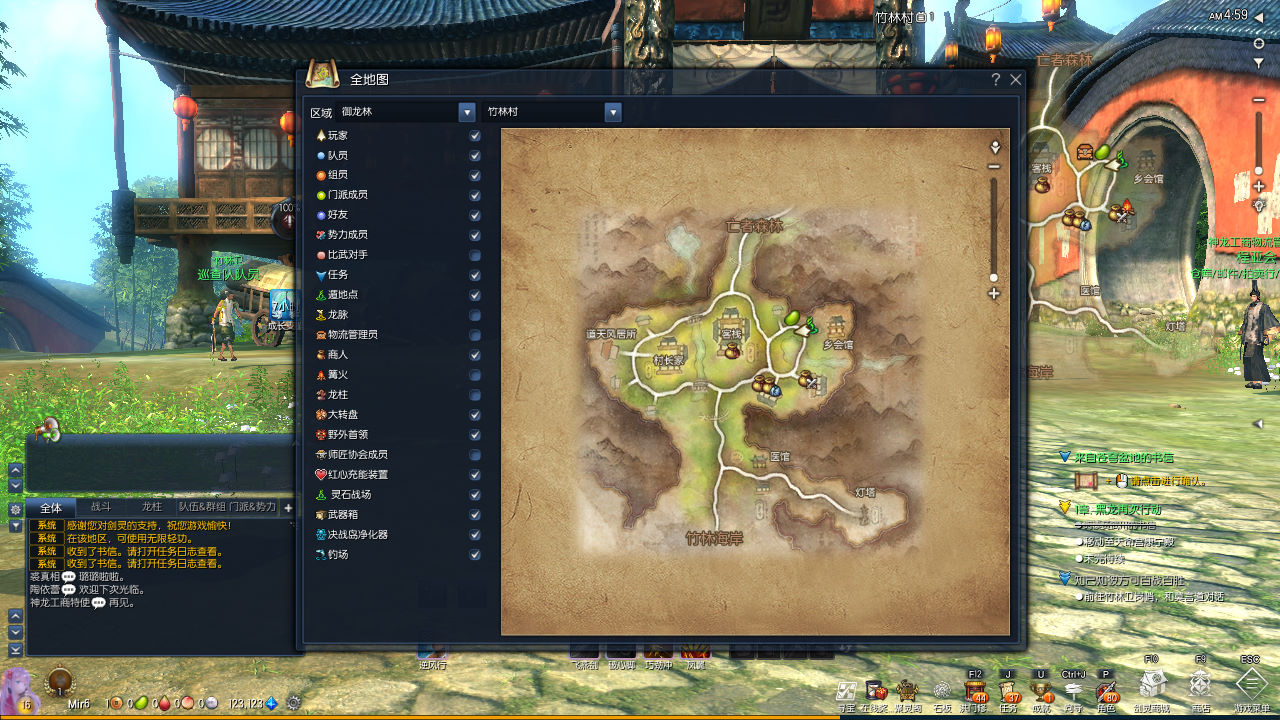Add a new chat tab with plus
The height and width of the screenshot is (720, 1280).
289,508
